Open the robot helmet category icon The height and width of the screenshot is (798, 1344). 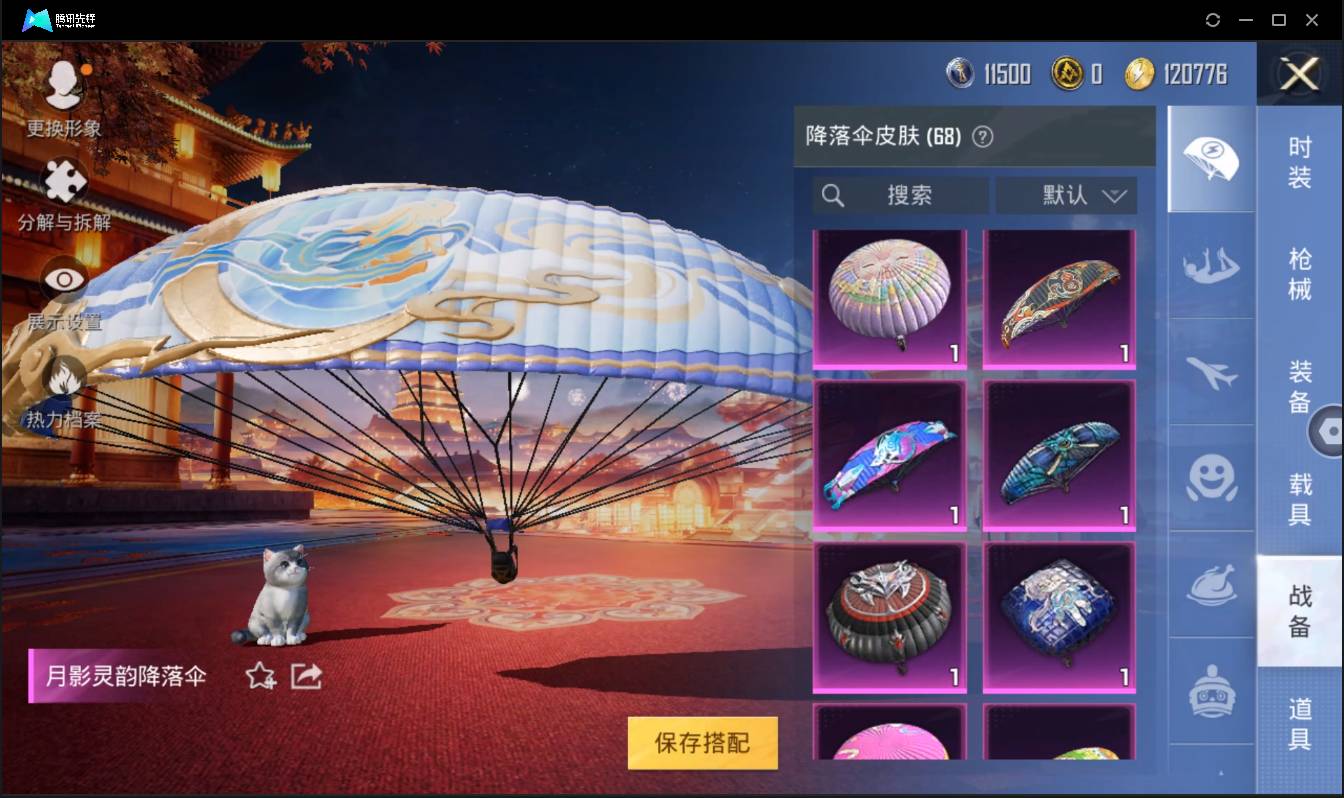pyautogui.click(x=1210, y=692)
